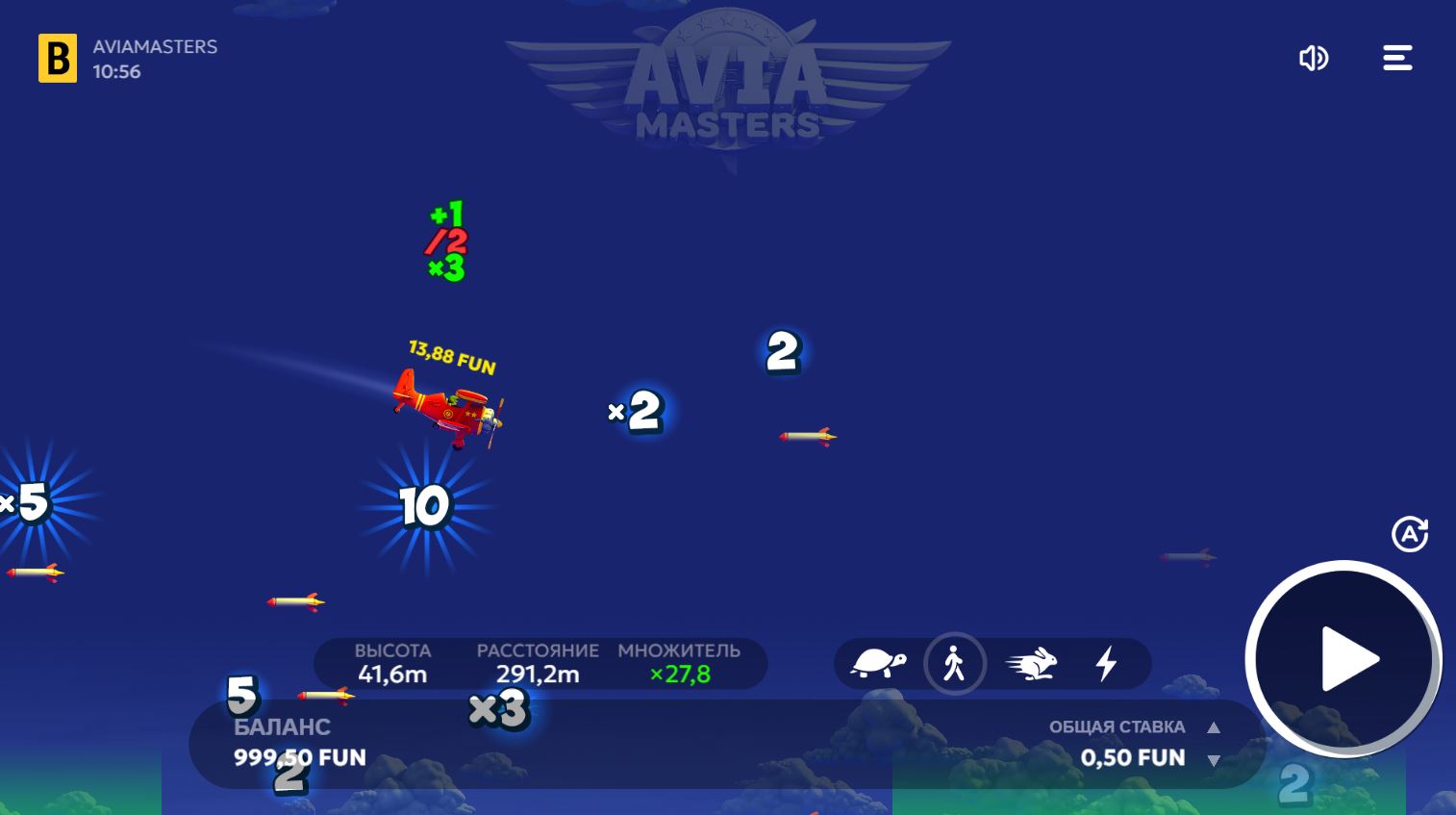Increase the total bet with the up arrow

coord(1214,728)
